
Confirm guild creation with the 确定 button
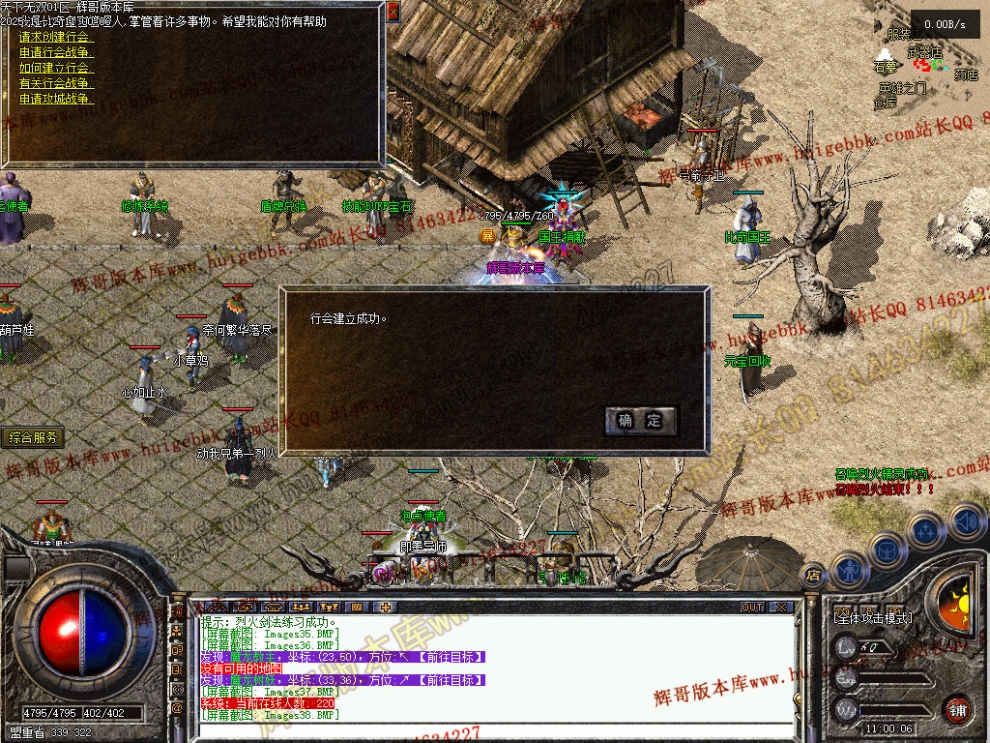(x=640, y=421)
